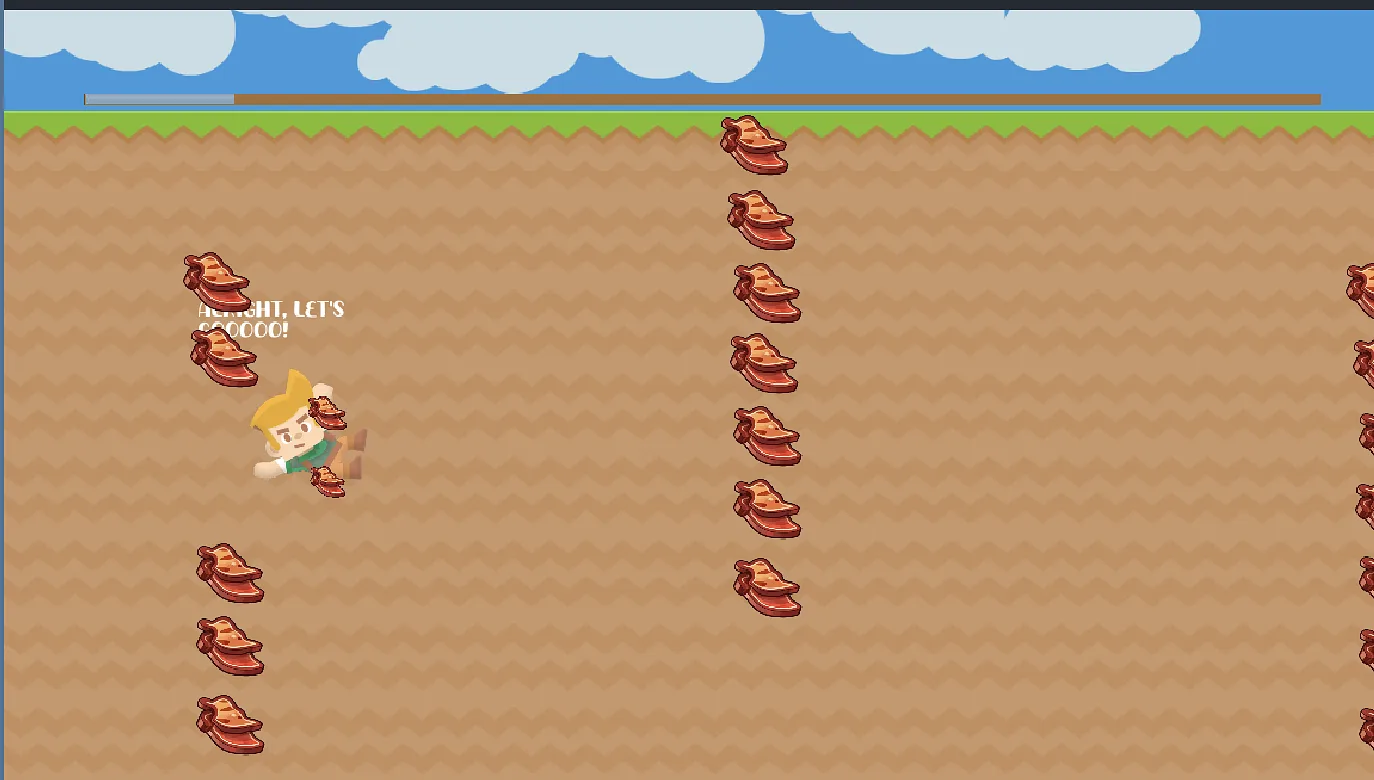This screenshot has width=1374, height=780.
Task: Collect the topmost bacon below the grass surface
Action: (x=755, y=142)
